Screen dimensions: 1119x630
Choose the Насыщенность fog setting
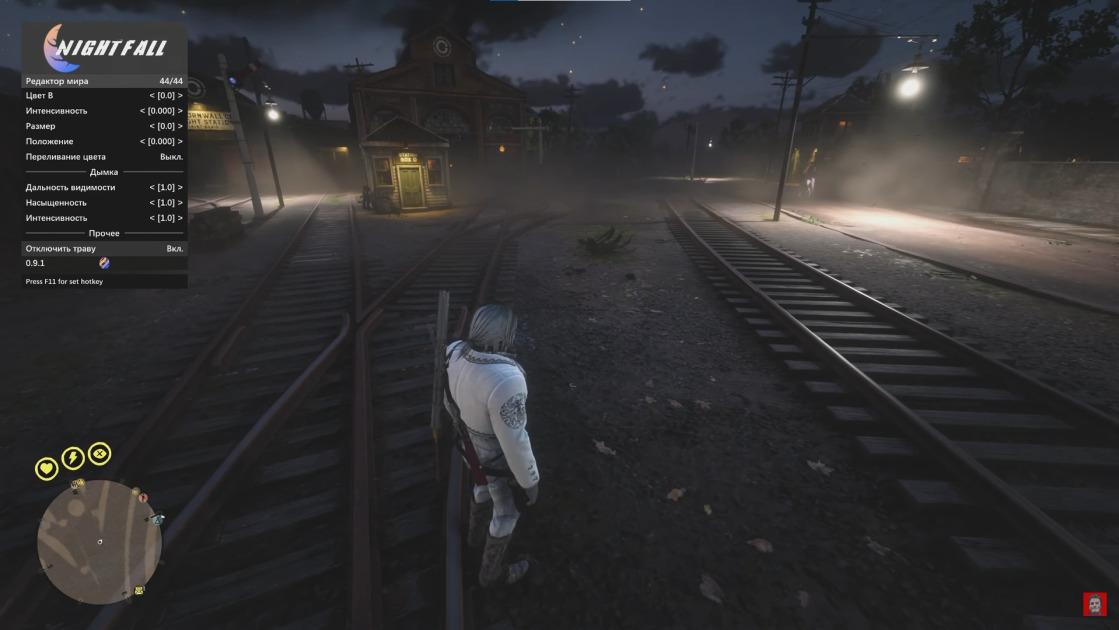[x=104, y=202]
